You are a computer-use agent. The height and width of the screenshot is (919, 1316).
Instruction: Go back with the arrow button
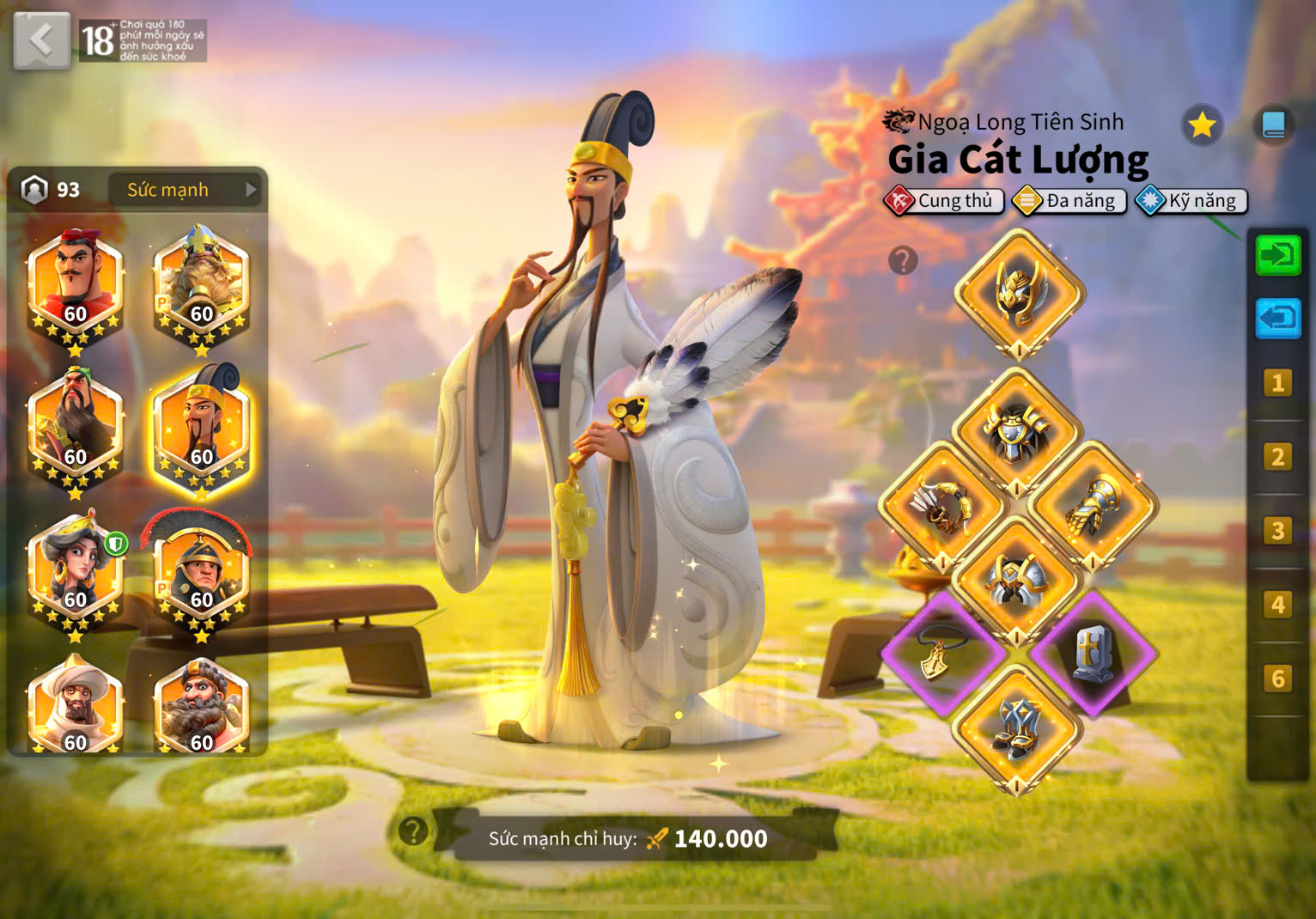coord(41,40)
